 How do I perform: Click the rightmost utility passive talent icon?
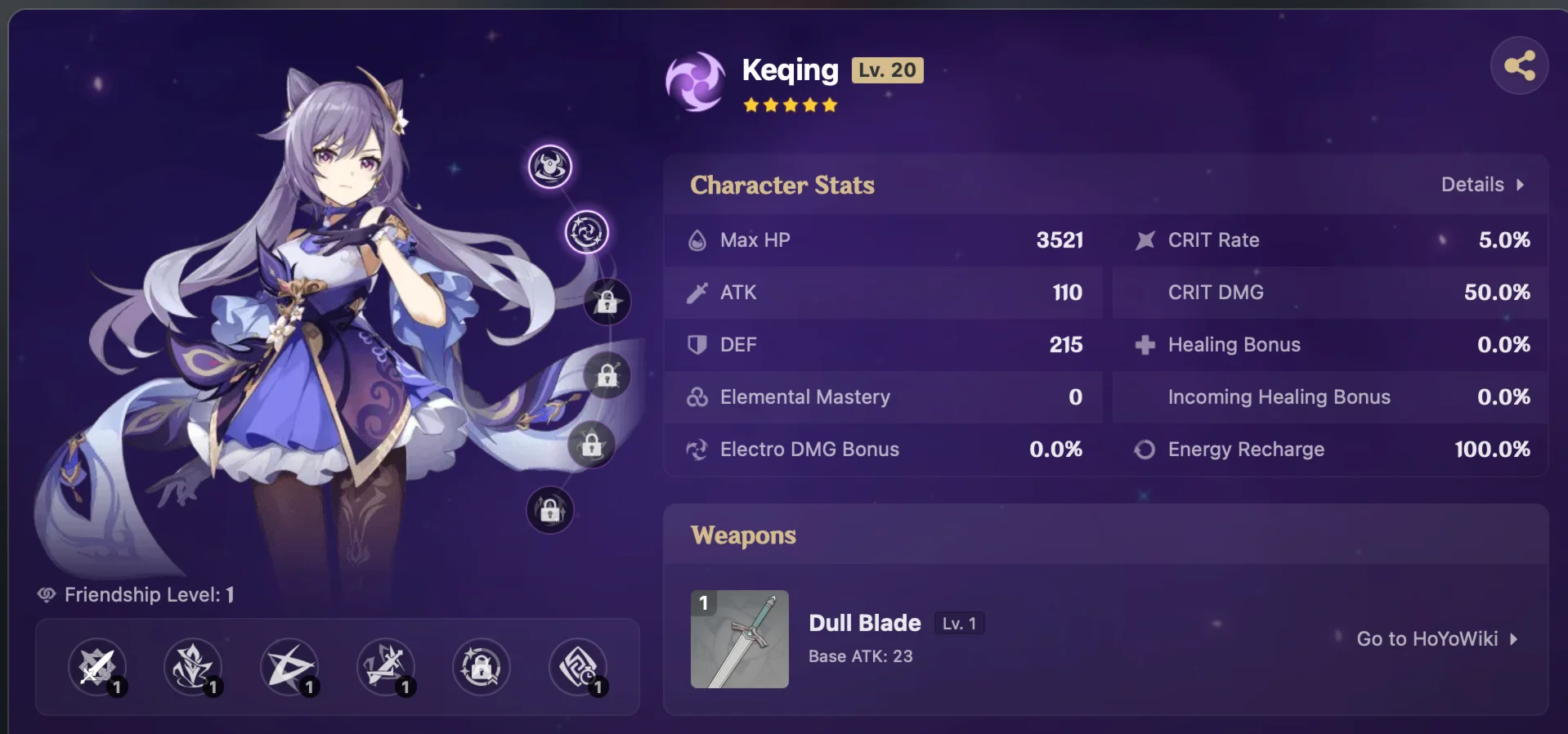(578, 668)
